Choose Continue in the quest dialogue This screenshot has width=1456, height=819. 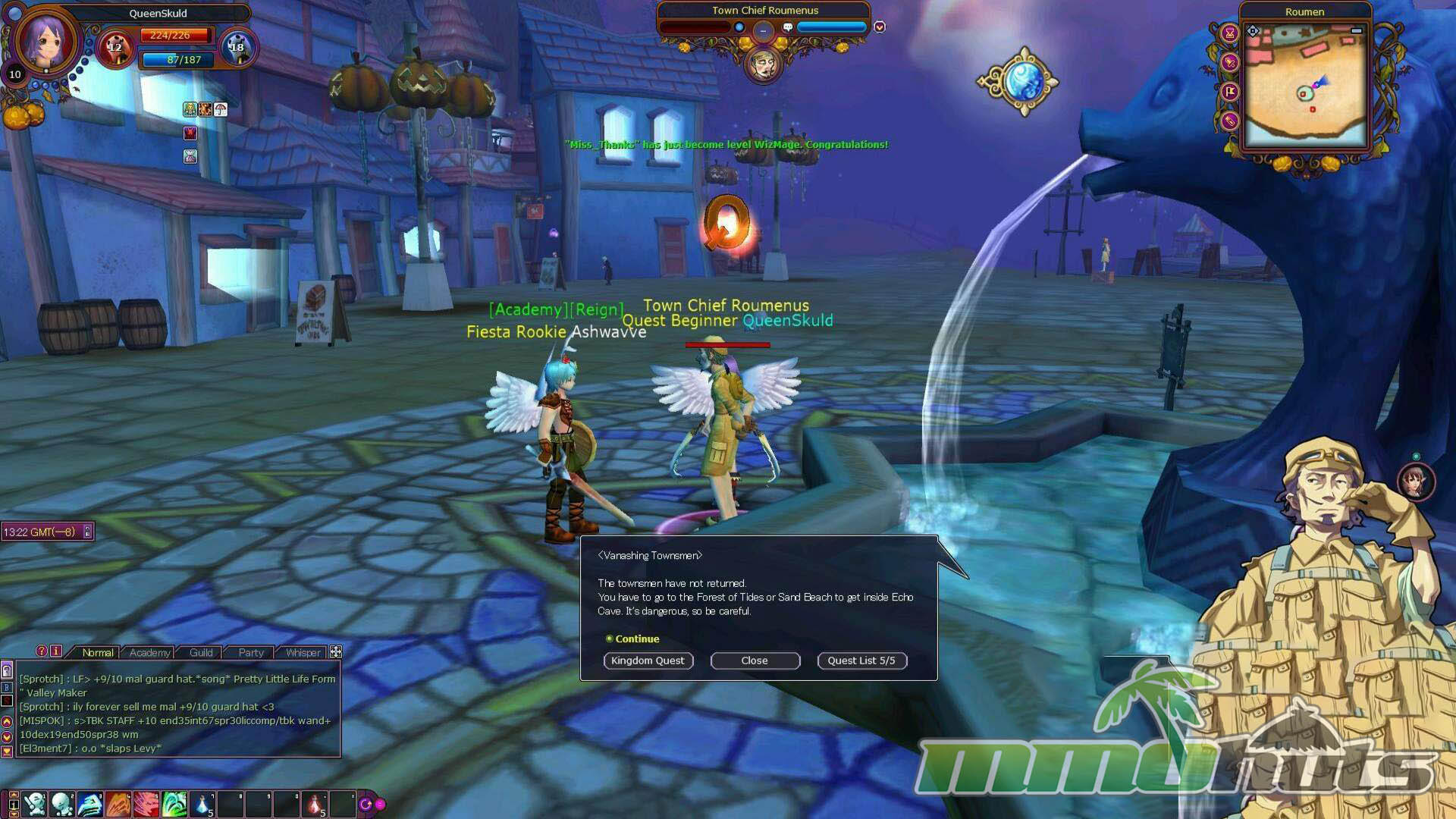(x=636, y=639)
